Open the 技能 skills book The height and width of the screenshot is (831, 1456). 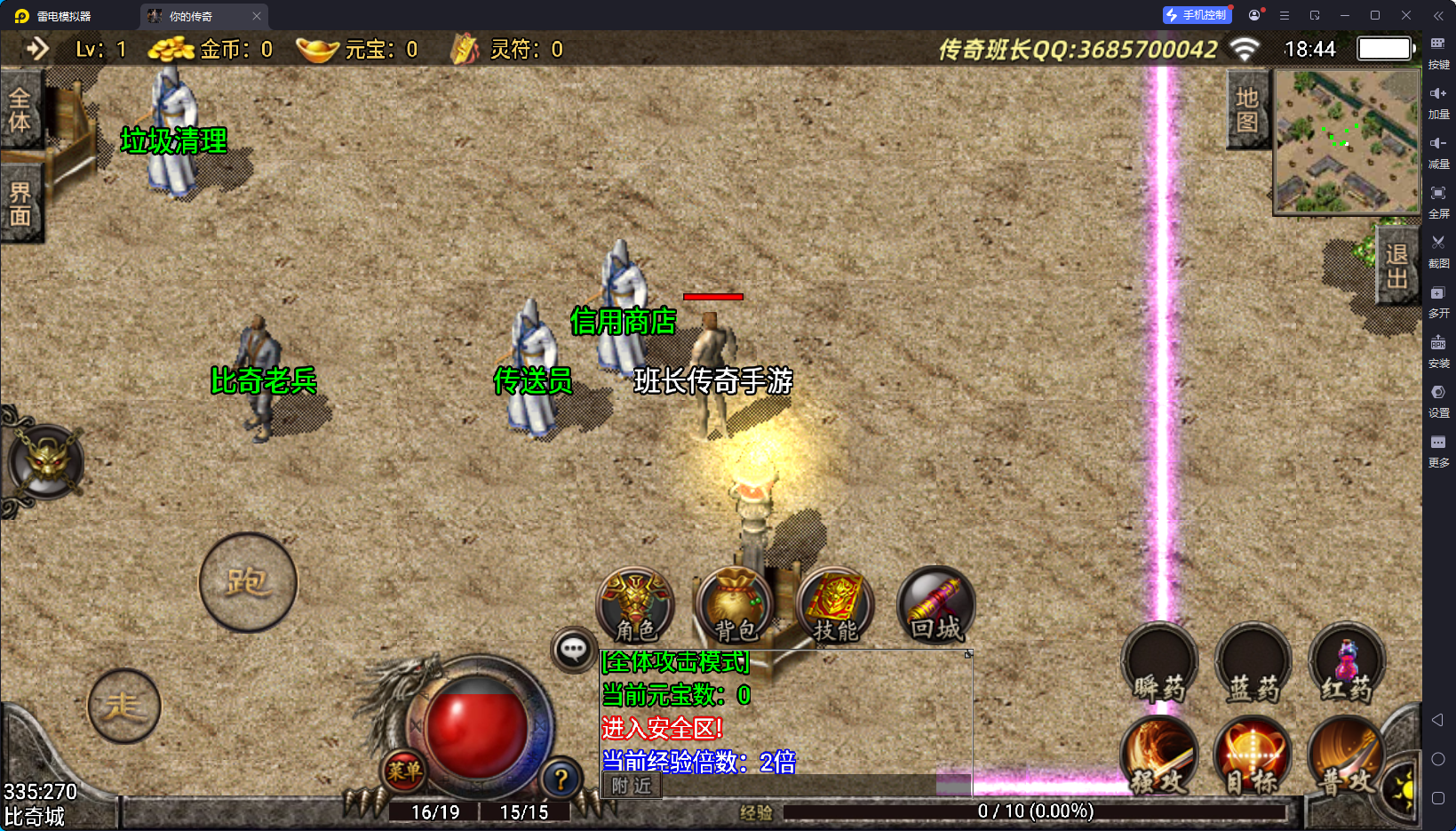[835, 605]
